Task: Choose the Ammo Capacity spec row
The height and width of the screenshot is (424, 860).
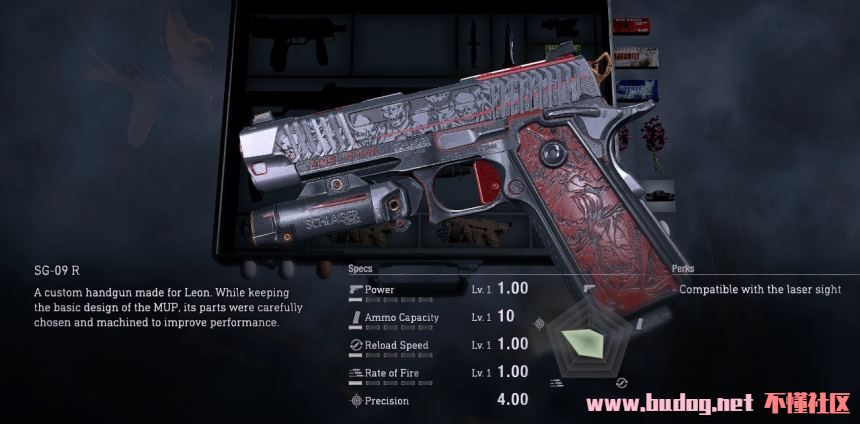Action: [x=438, y=317]
